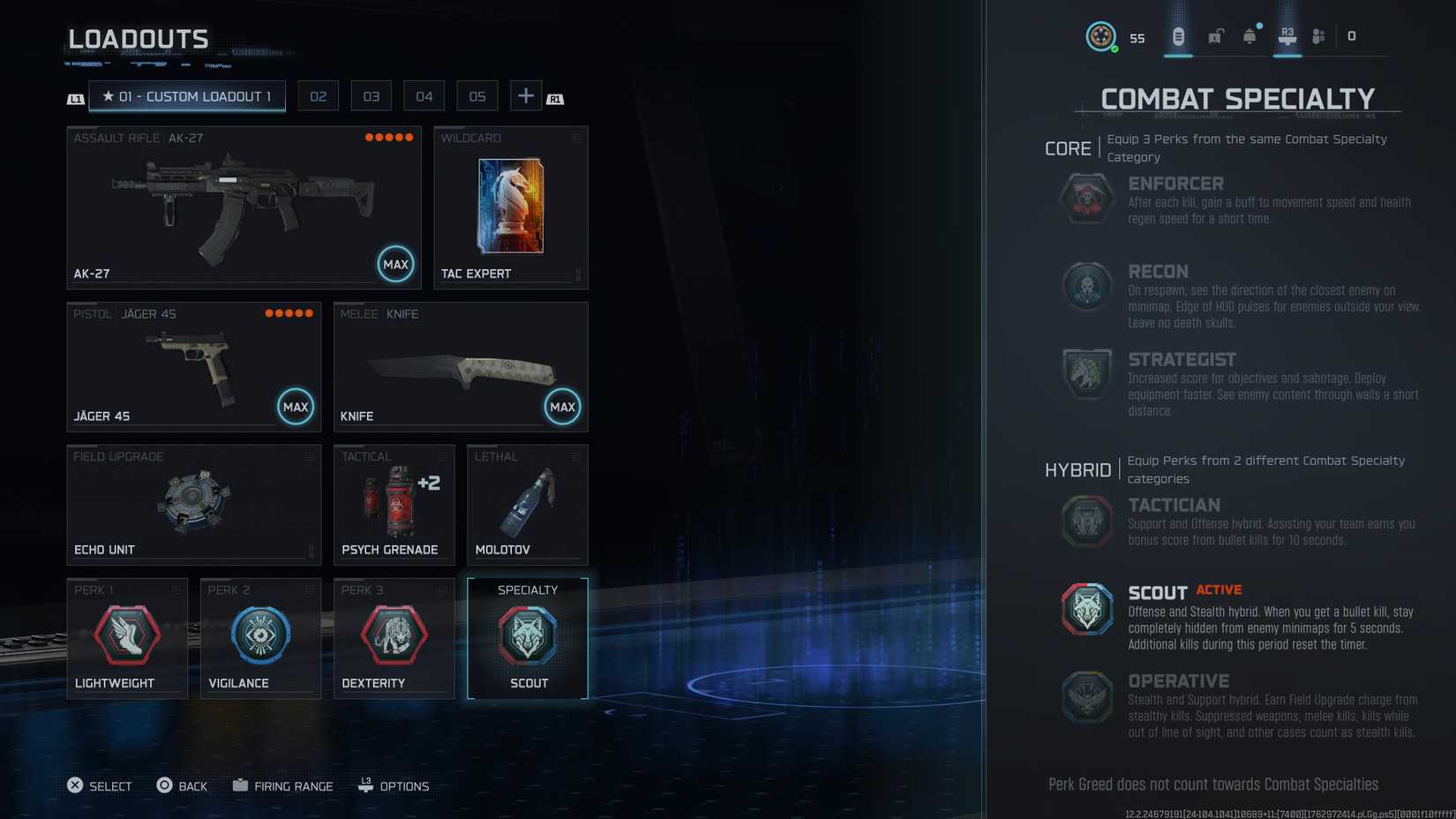Screen dimensions: 1456x819
Task: Switch to Custom Loadout 1 tab
Action: pos(187,96)
